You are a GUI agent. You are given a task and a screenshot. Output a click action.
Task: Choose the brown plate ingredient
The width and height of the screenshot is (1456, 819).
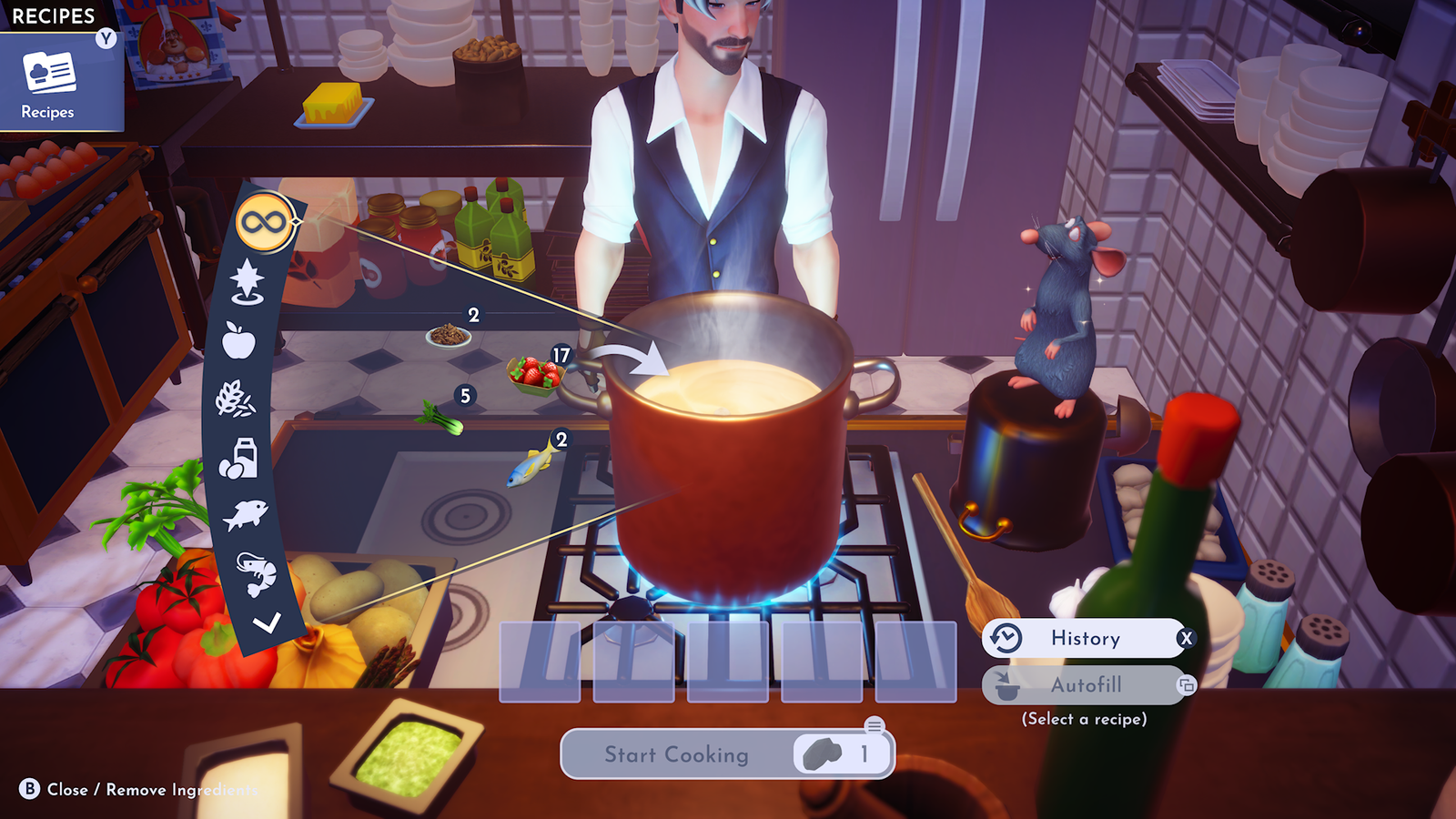(x=448, y=336)
